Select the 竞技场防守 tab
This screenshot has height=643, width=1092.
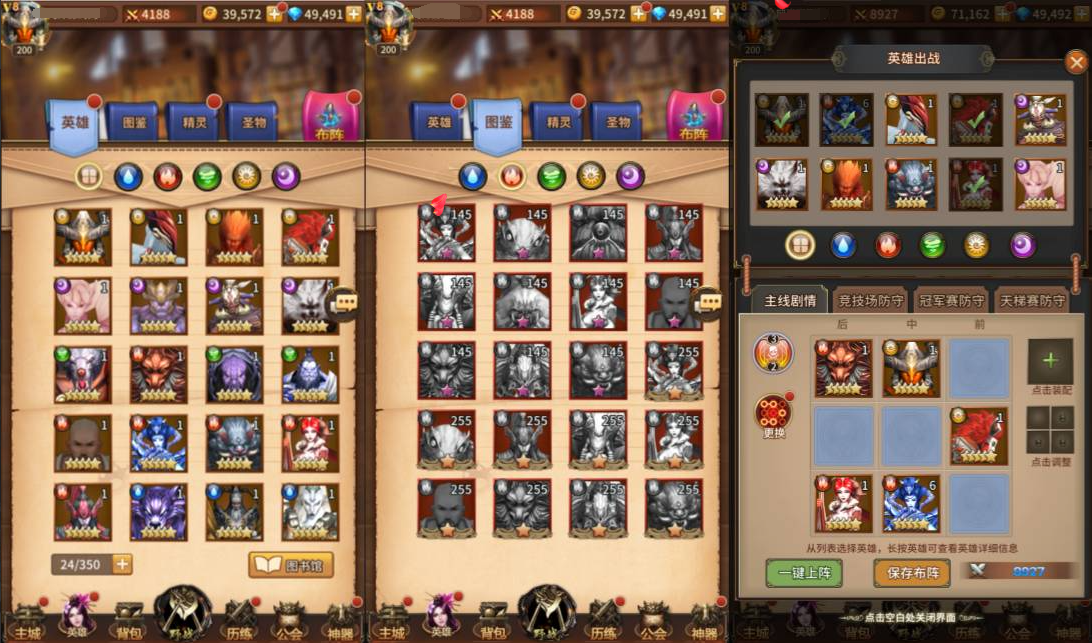pos(871,300)
